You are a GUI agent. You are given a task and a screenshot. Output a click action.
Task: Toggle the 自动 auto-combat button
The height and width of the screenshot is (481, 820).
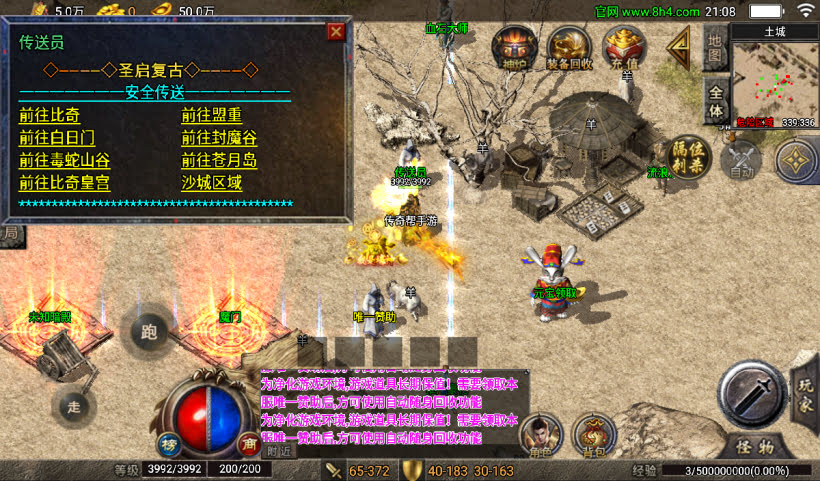(741, 160)
